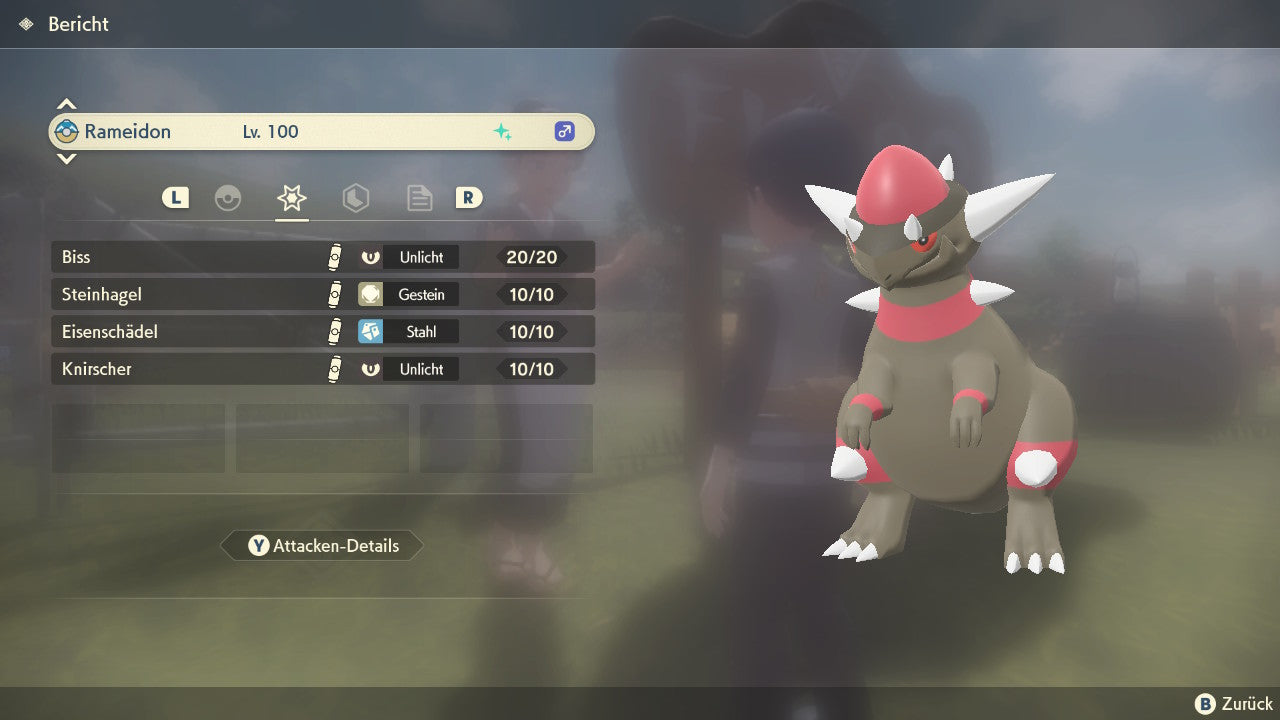Switch to the Poké Ball summary tab

[228, 198]
